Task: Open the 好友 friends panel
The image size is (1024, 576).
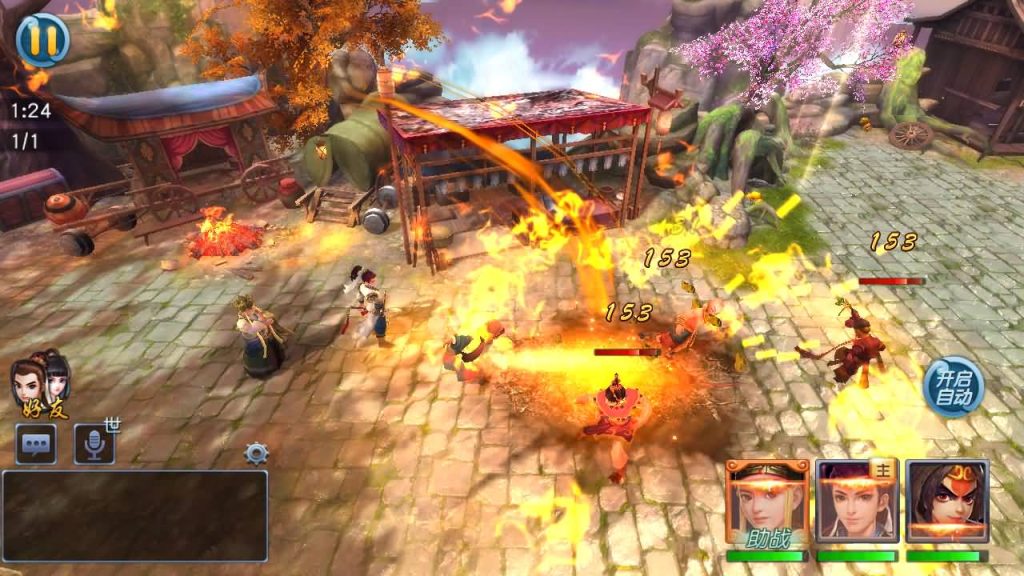Action: (41, 384)
